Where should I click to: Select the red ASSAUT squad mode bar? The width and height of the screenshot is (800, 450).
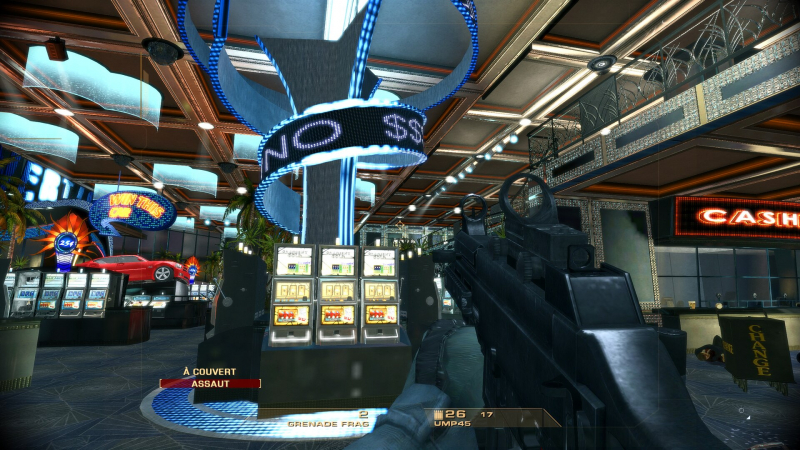point(210,383)
